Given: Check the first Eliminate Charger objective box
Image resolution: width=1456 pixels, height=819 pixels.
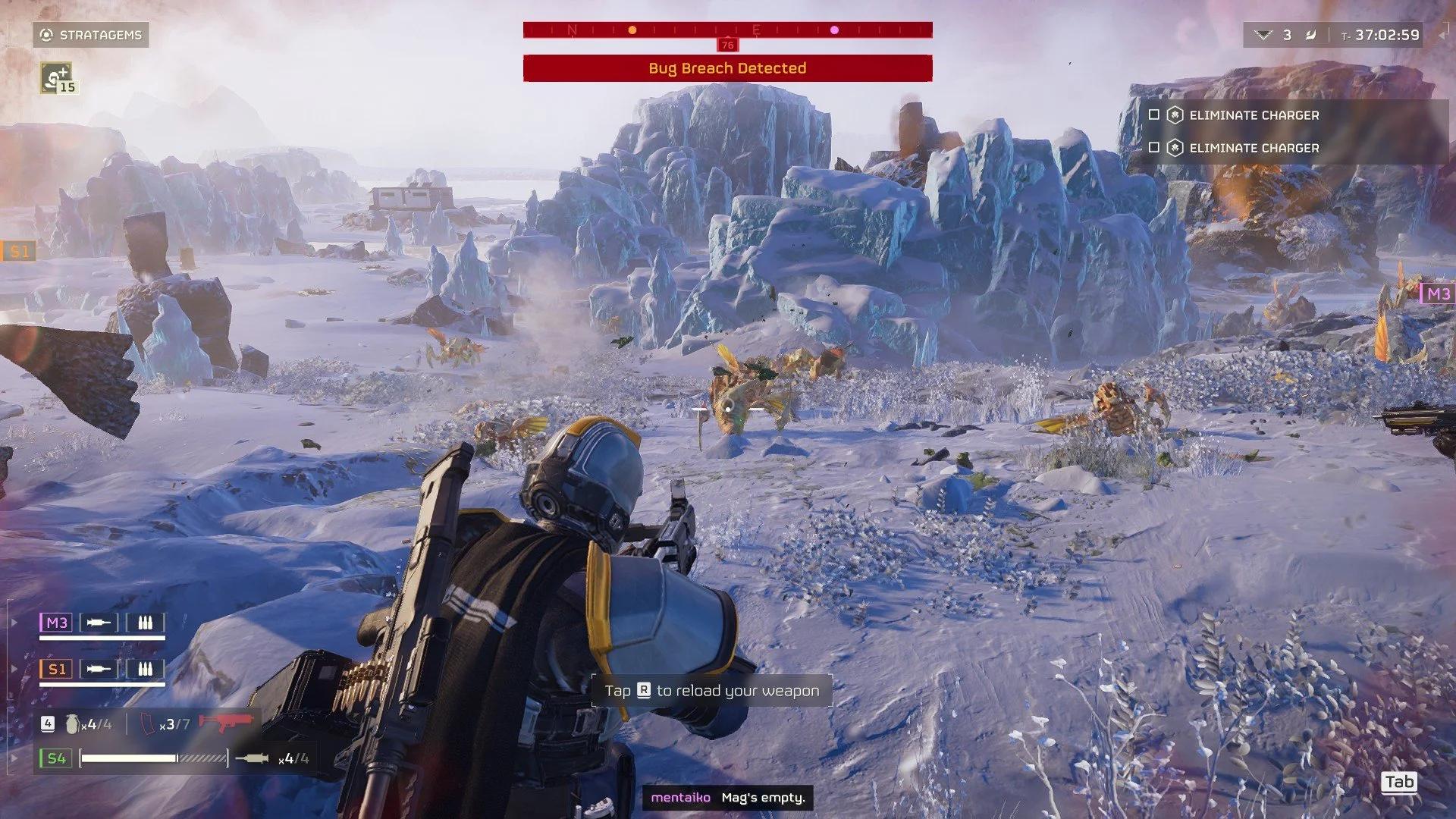Looking at the screenshot, I should point(1153,115).
